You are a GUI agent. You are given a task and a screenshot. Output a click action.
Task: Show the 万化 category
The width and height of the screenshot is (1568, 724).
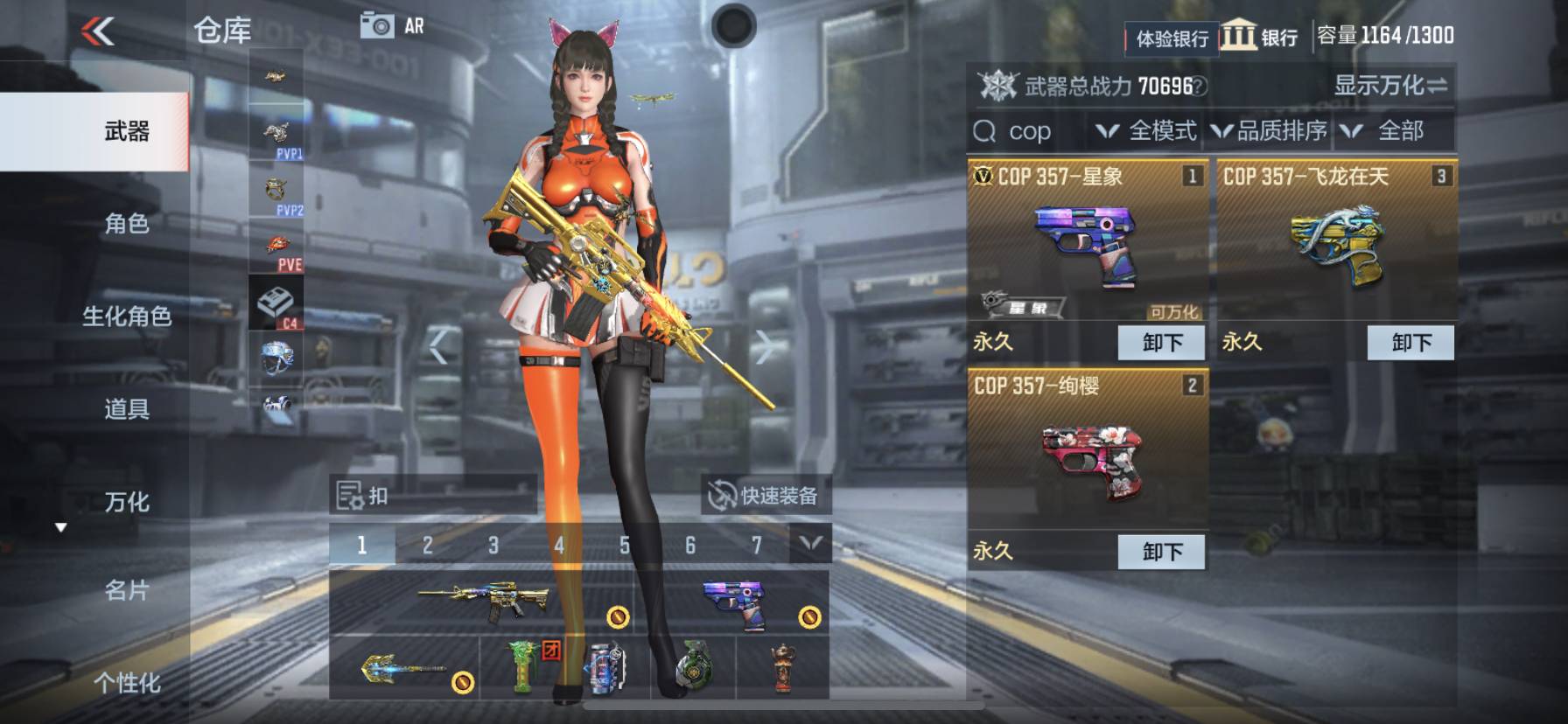click(x=127, y=502)
